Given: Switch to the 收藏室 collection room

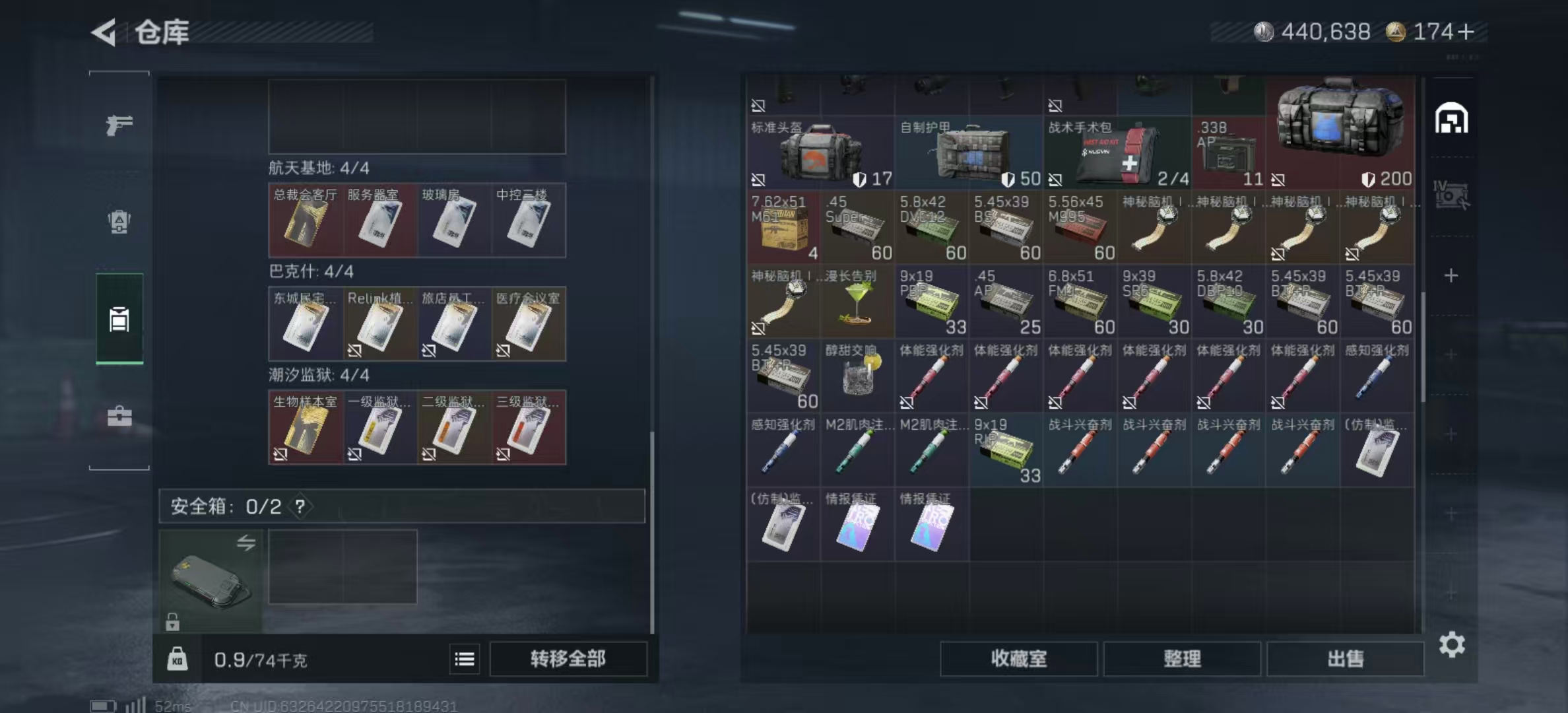Looking at the screenshot, I should (1018, 660).
